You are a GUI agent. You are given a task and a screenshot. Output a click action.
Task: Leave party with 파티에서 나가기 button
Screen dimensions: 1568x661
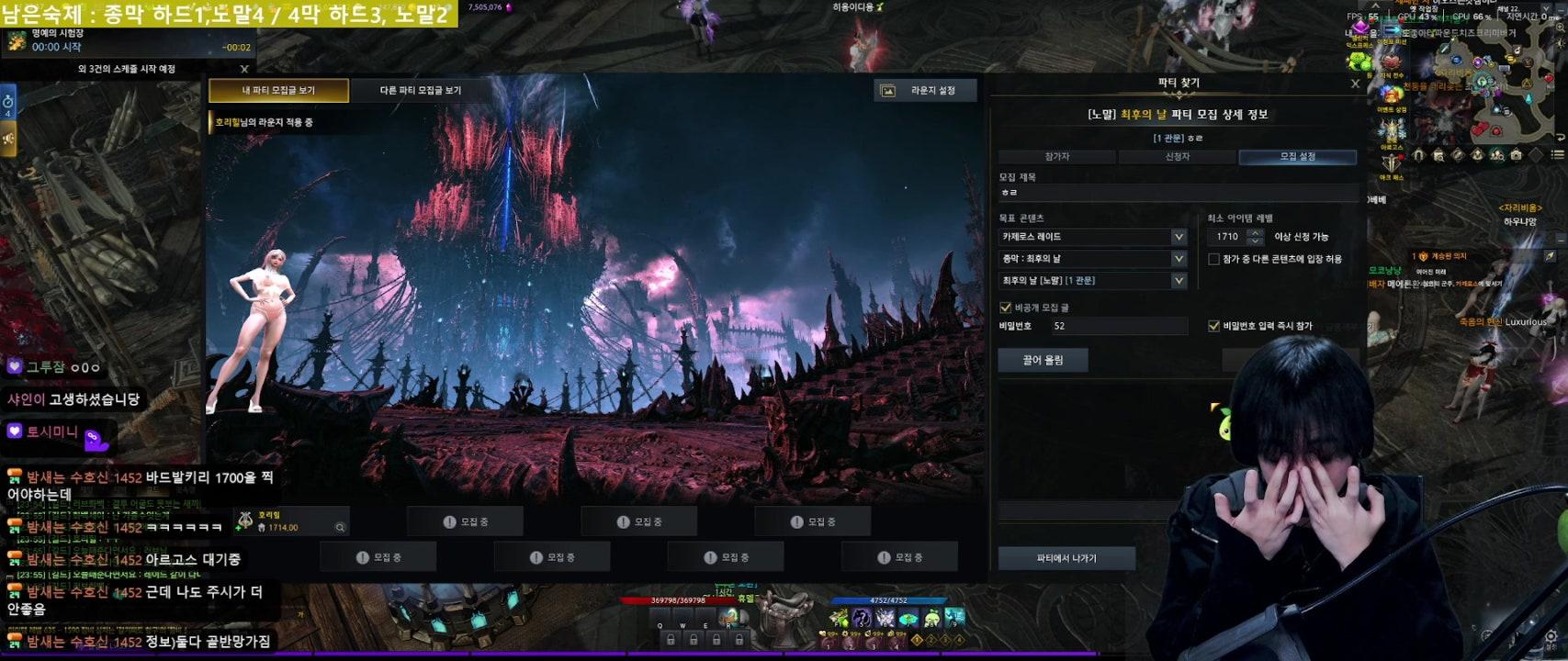pyautogui.click(x=1066, y=558)
